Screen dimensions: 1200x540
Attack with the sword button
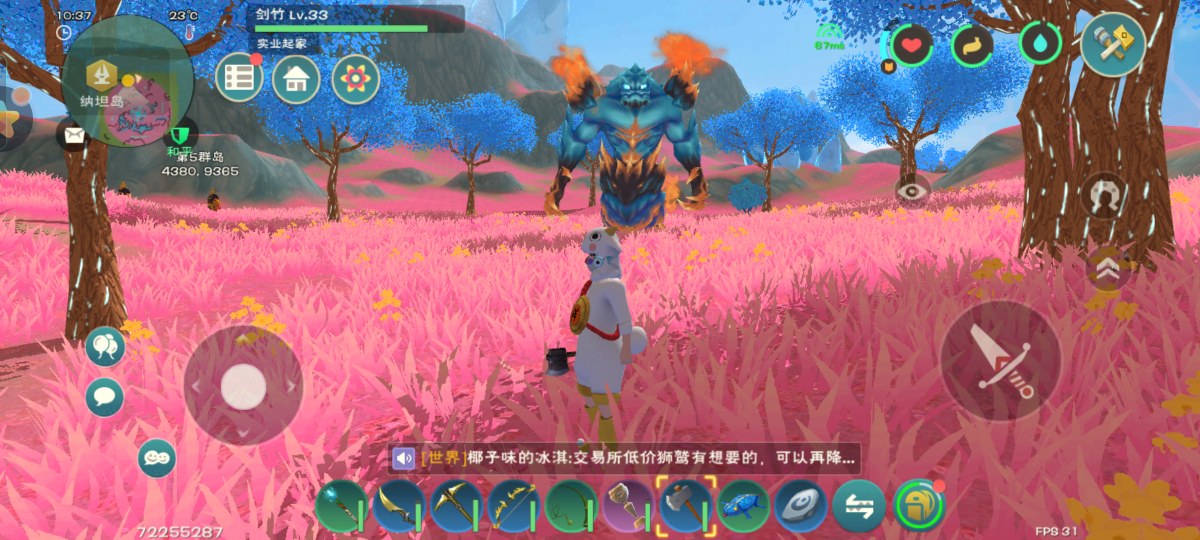pyautogui.click(x=1000, y=361)
